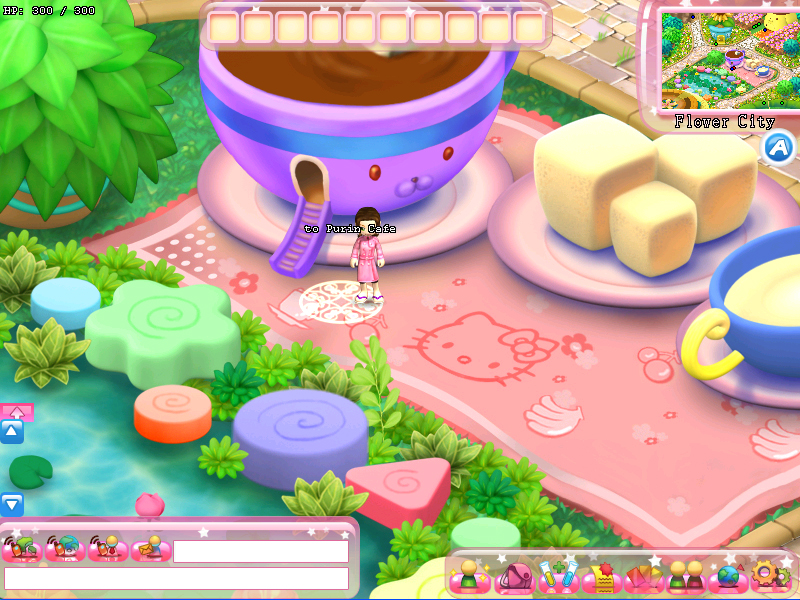Open the two-people friends list icon
800x600 pixels.
[x=686, y=577]
